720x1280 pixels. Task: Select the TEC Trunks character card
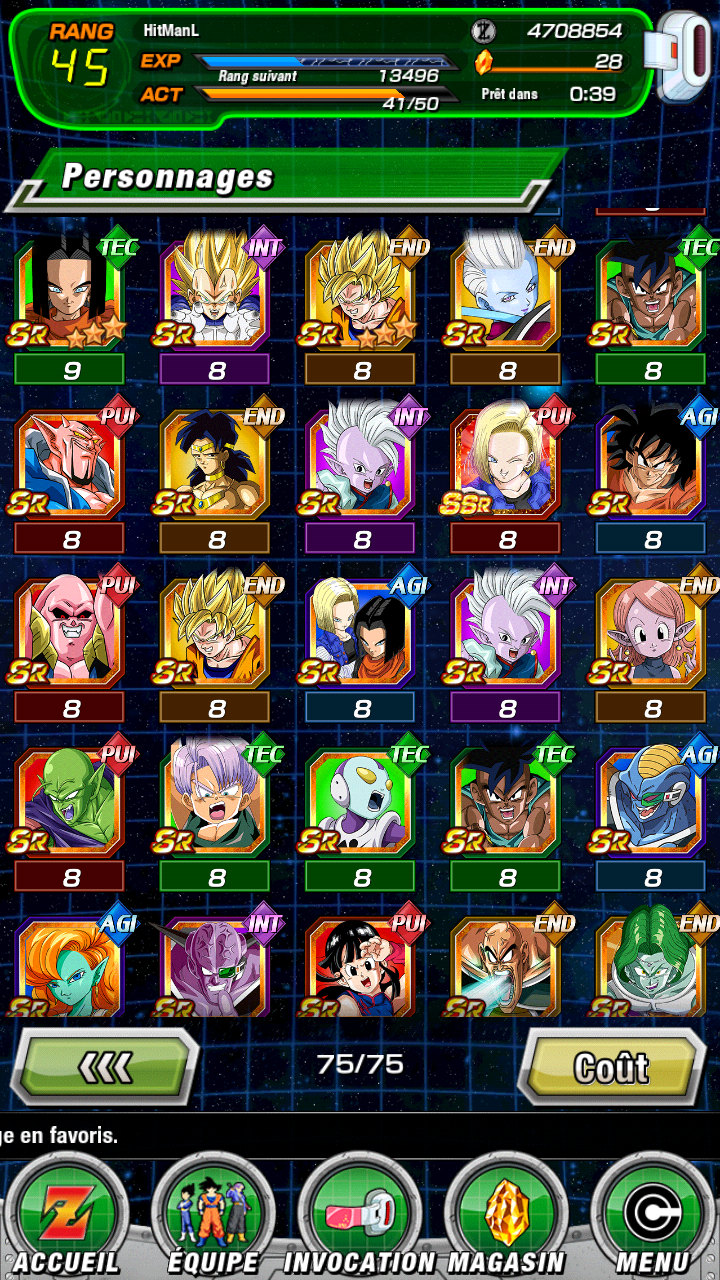(215, 802)
